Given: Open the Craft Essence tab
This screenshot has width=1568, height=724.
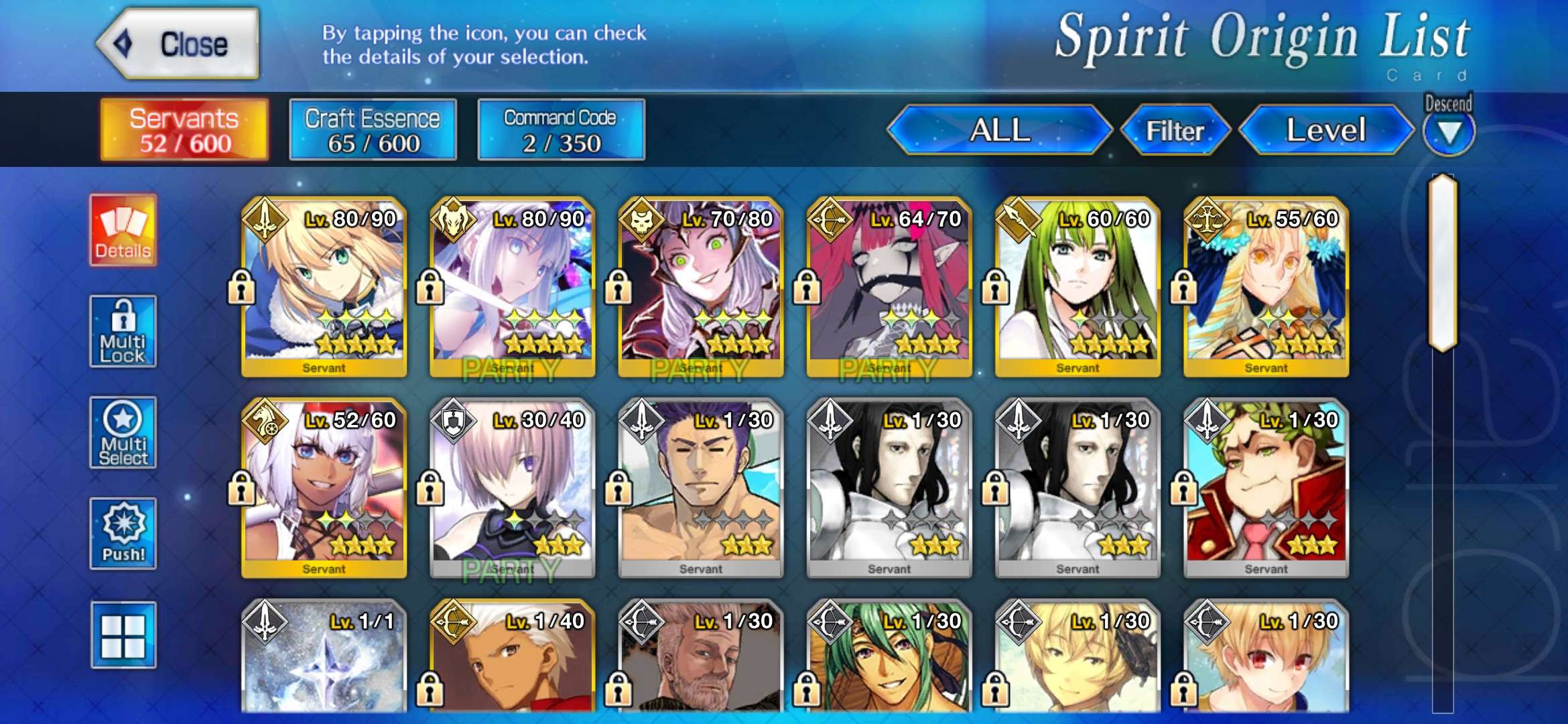Looking at the screenshot, I should tap(373, 130).
